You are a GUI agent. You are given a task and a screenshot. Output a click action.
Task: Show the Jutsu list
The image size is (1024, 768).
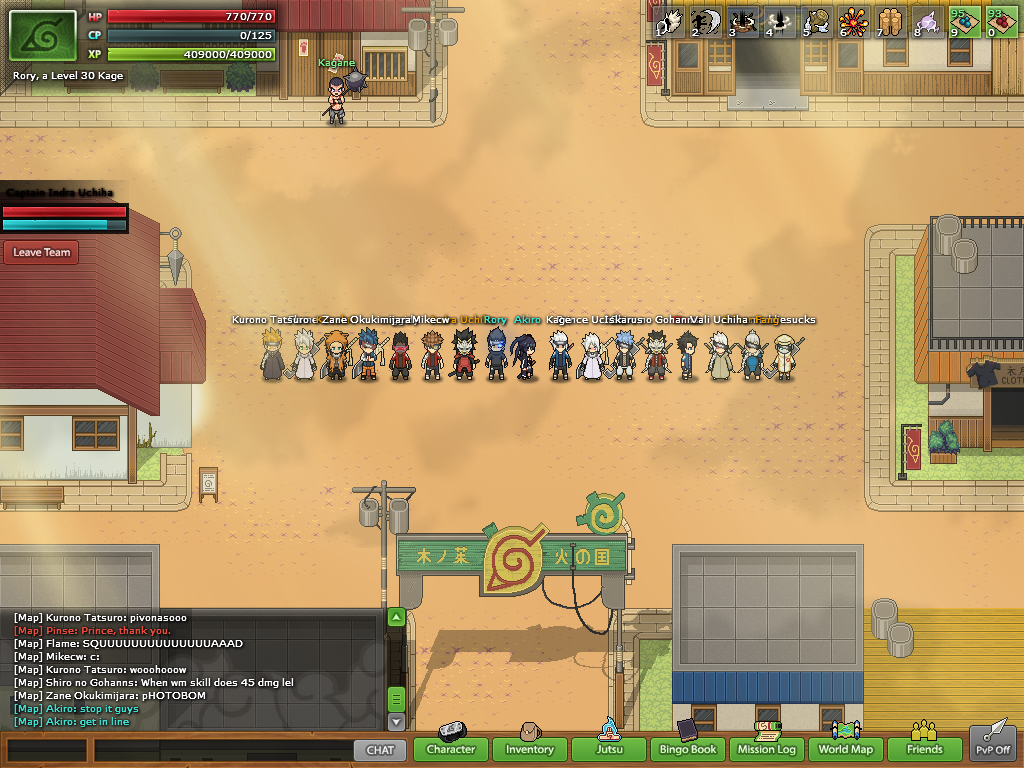[609, 749]
